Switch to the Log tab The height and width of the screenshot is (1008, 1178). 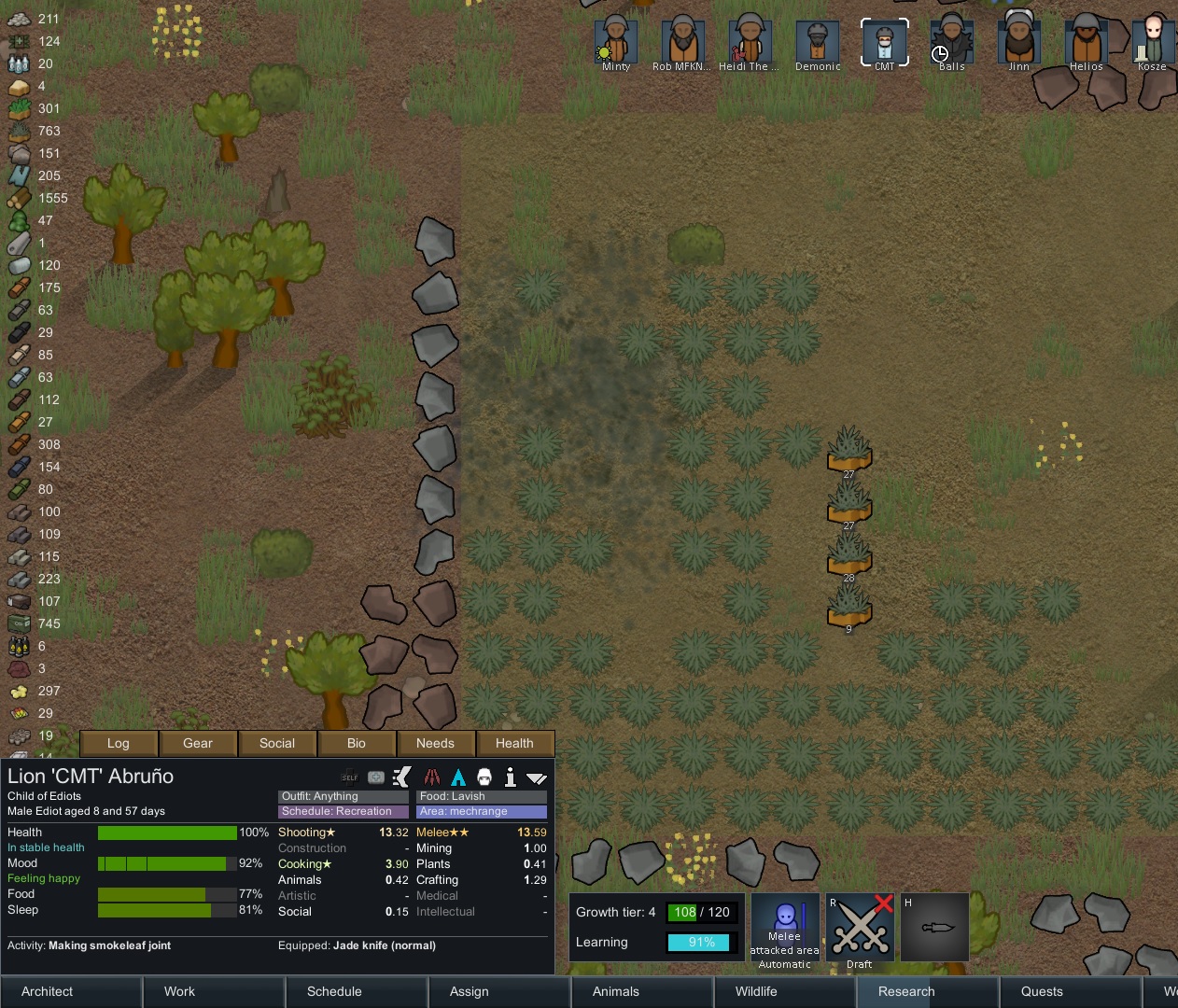tap(119, 743)
